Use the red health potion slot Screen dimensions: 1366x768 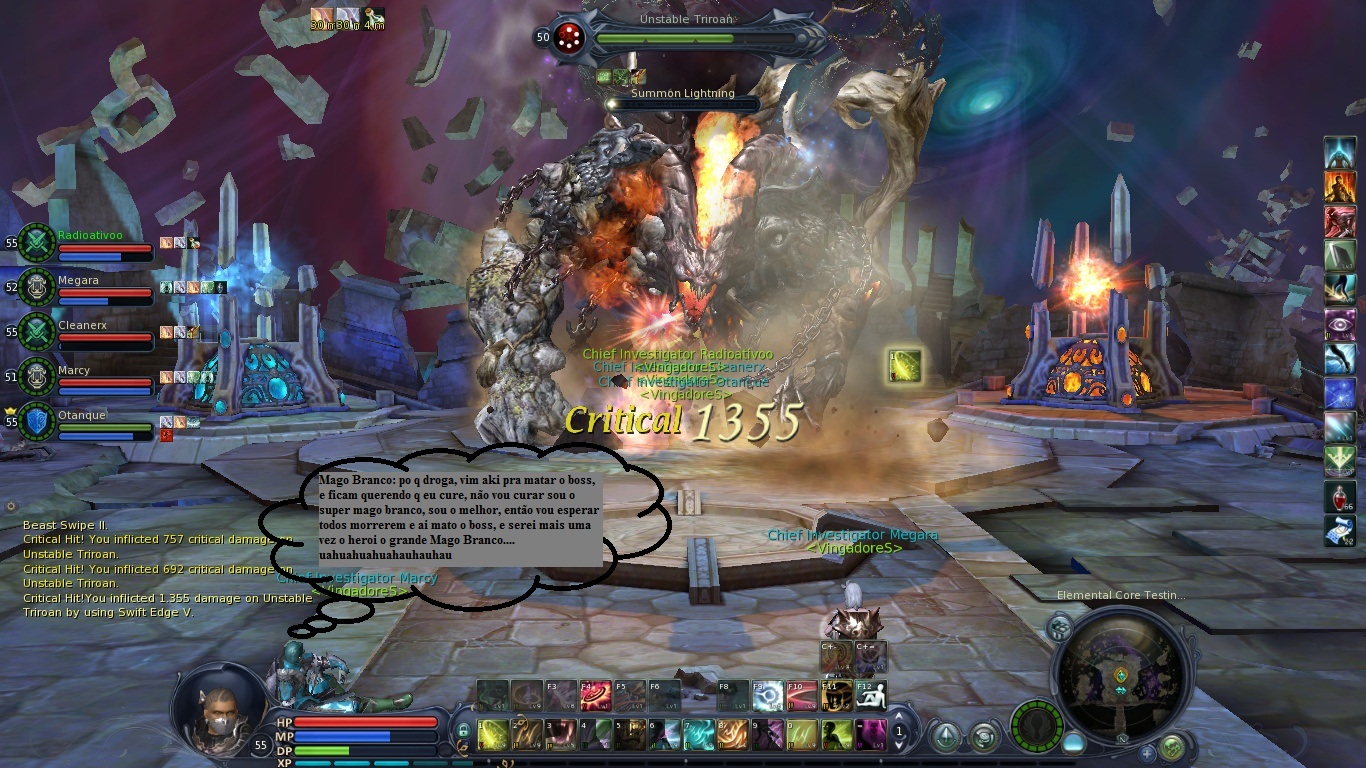[1340, 497]
